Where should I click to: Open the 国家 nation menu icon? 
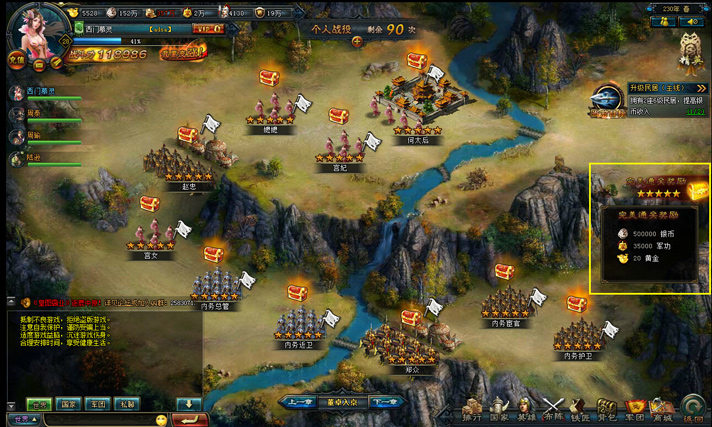tap(498, 409)
